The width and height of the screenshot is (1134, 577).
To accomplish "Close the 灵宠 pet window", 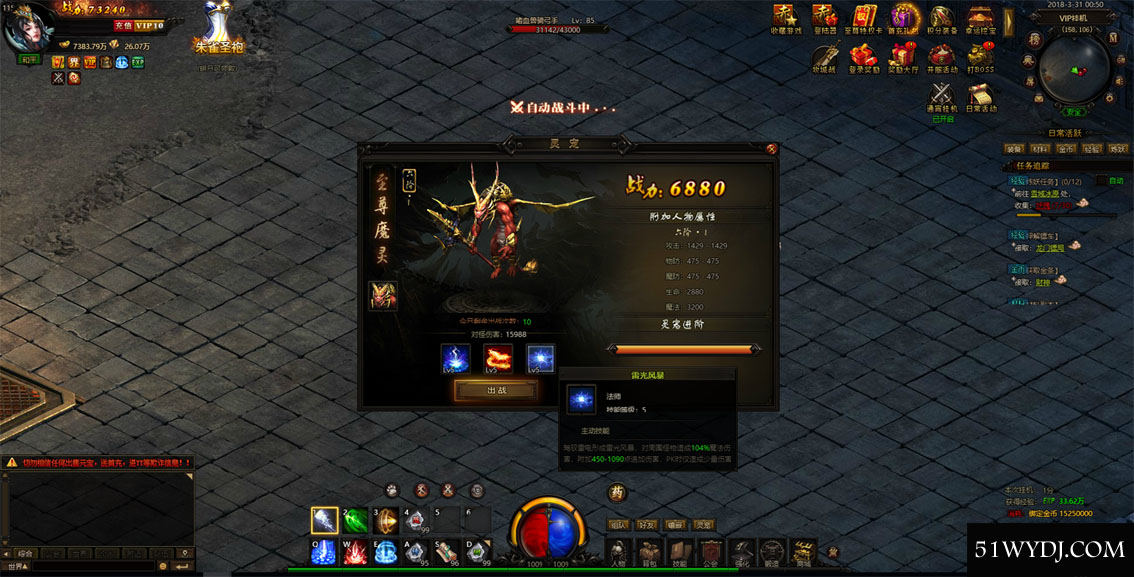I will 771,148.
